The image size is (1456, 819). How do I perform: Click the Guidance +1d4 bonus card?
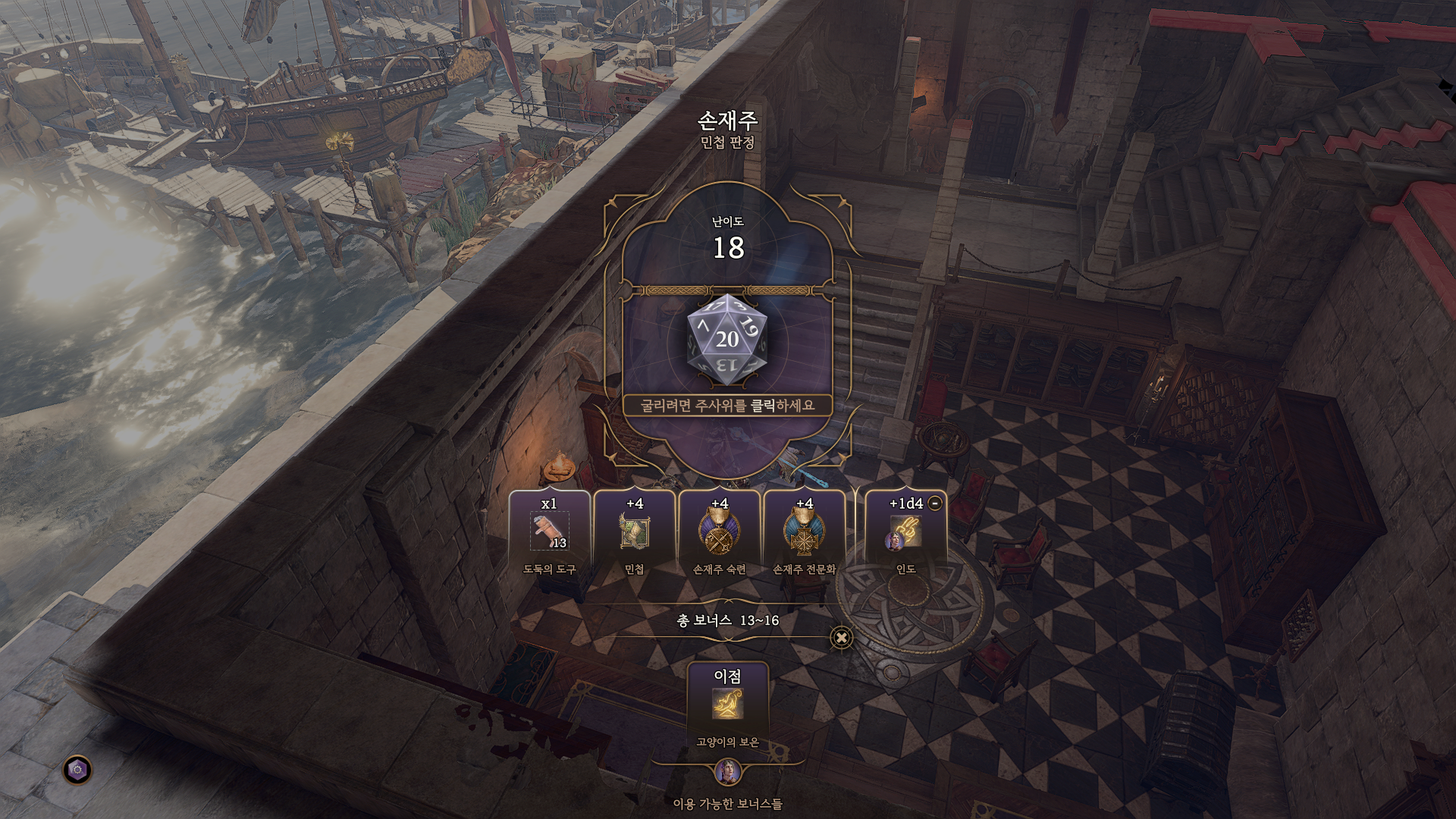point(905,533)
